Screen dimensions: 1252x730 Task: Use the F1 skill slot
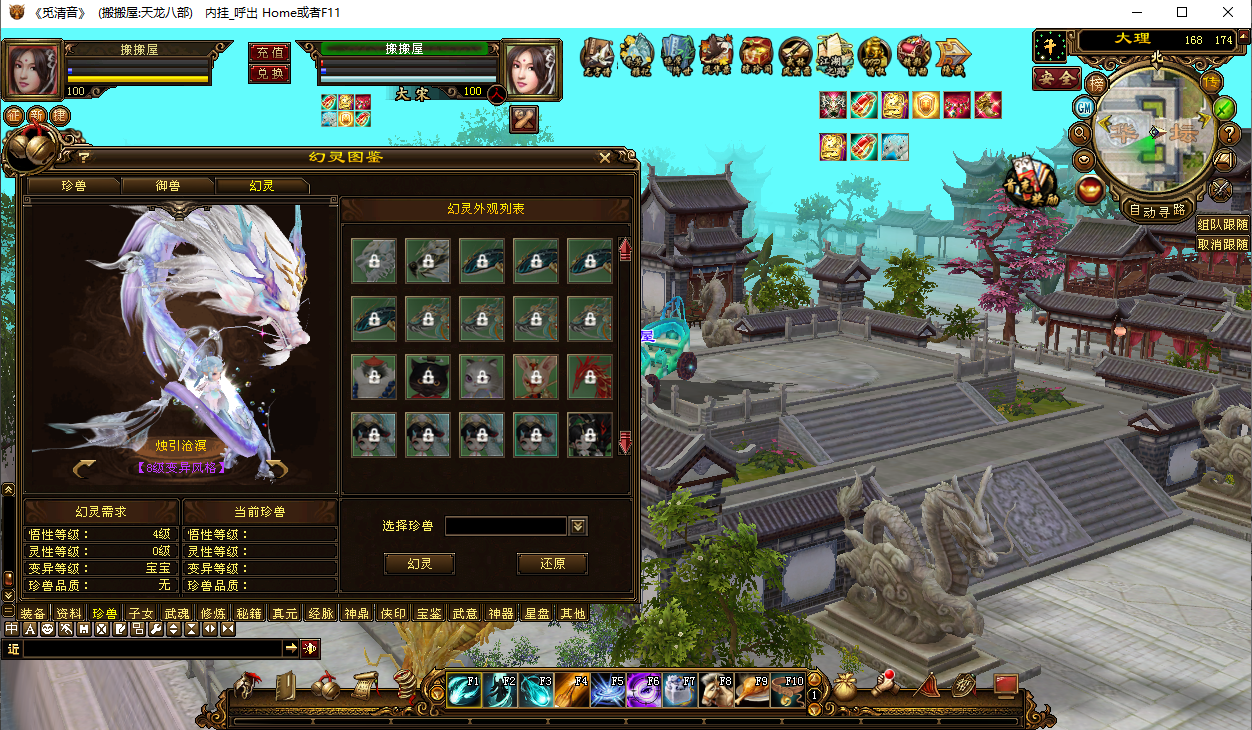pyautogui.click(x=464, y=690)
